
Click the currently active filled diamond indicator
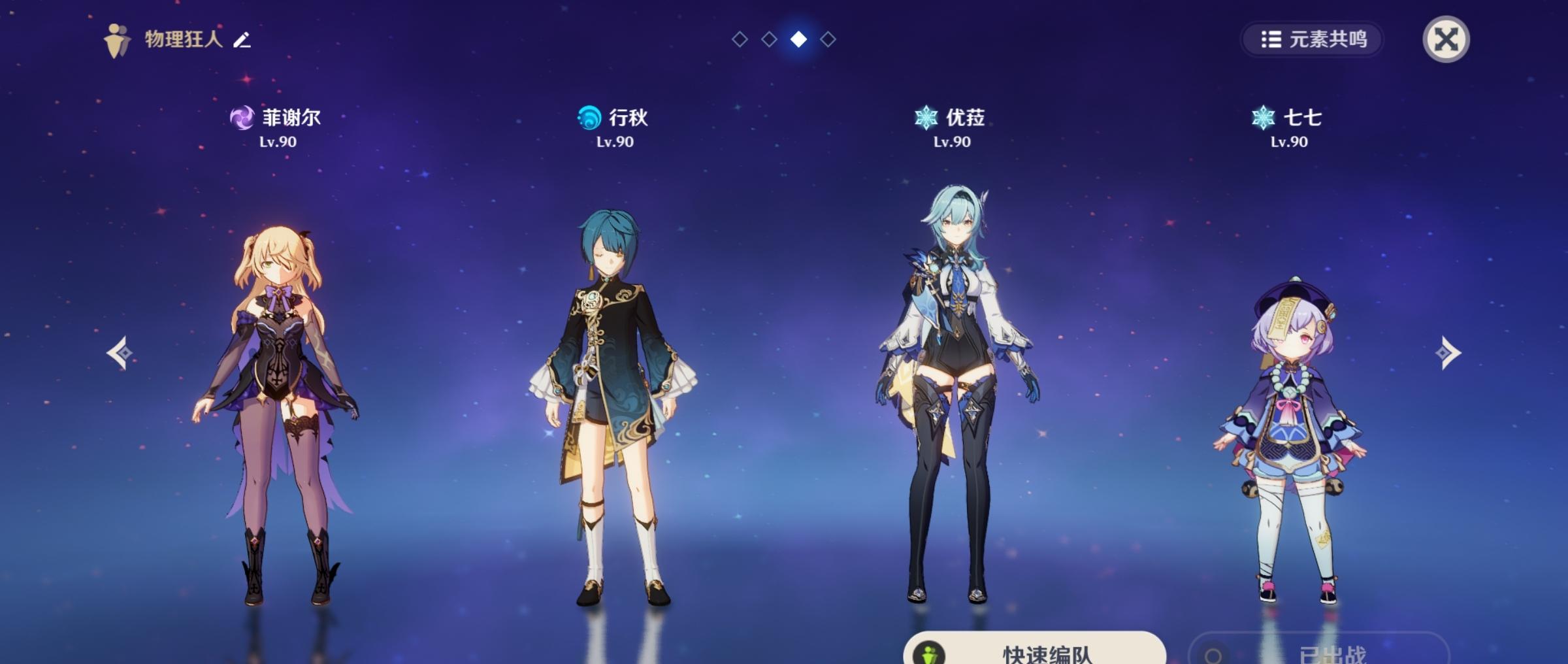click(x=797, y=40)
